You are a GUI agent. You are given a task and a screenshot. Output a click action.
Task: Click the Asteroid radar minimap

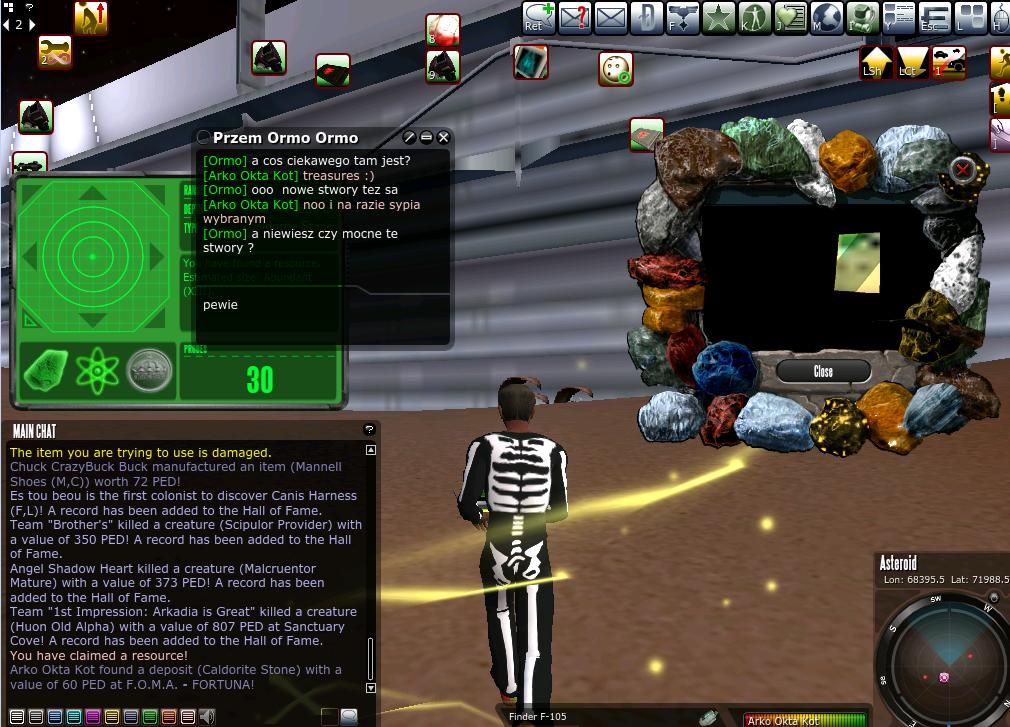(x=942, y=660)
